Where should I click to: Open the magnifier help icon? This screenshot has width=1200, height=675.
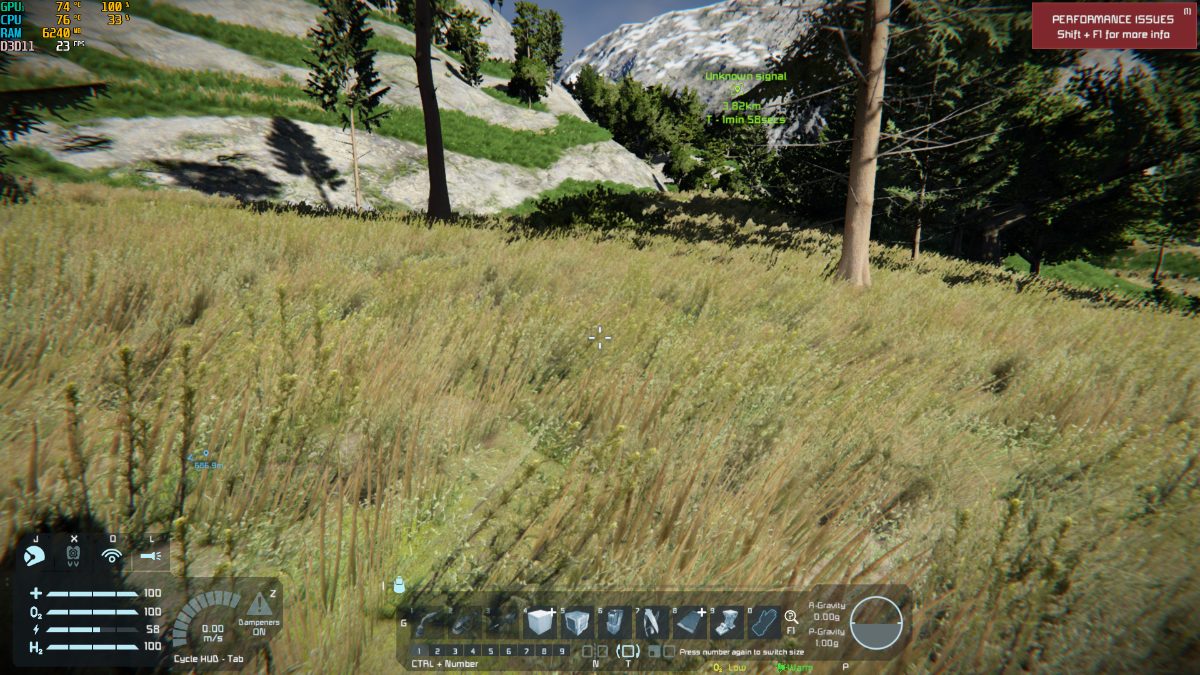click(791, 617)
